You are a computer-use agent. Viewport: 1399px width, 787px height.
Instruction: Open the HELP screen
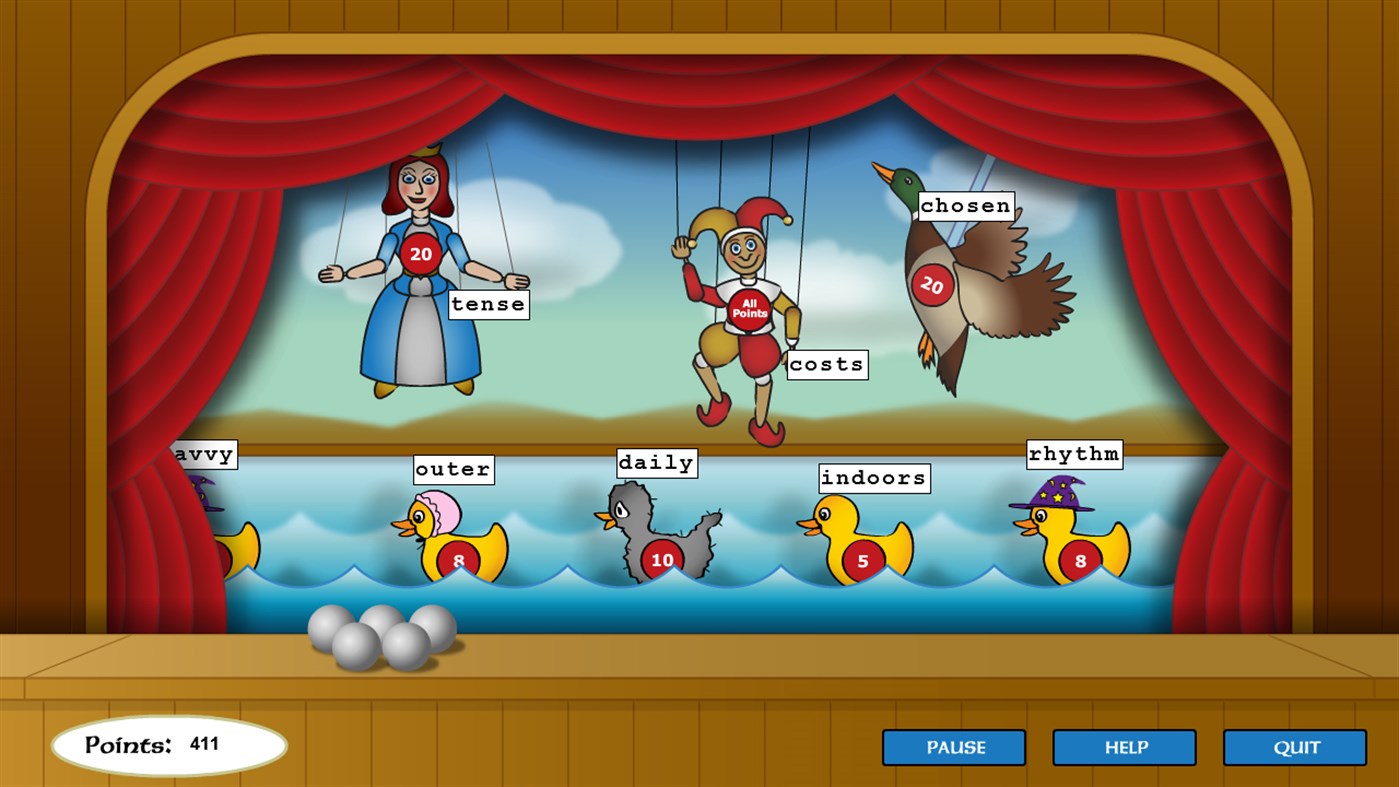click(1124, 747)
